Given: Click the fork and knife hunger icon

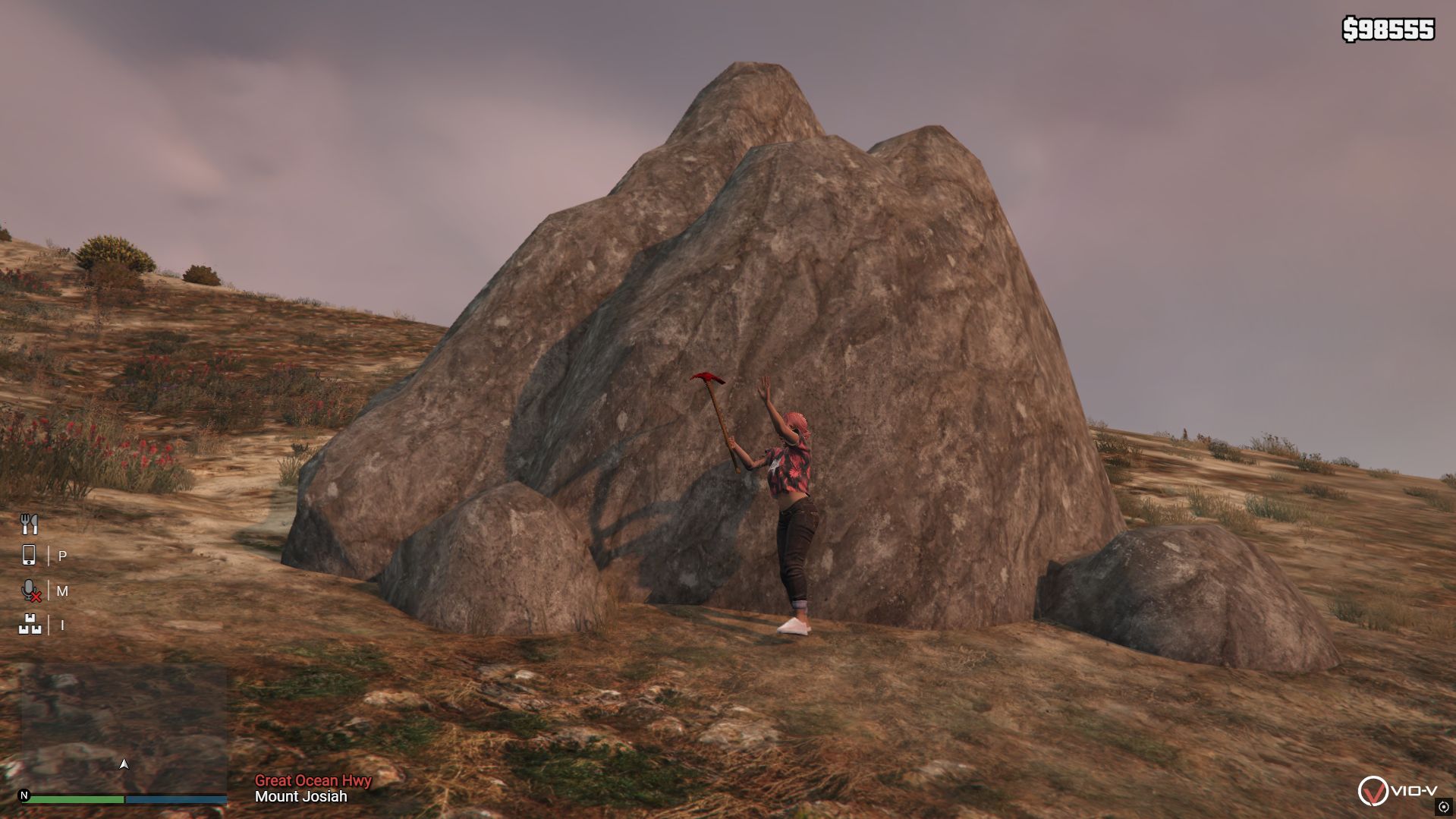Looking at the screenshot, I should pos(29,524).
